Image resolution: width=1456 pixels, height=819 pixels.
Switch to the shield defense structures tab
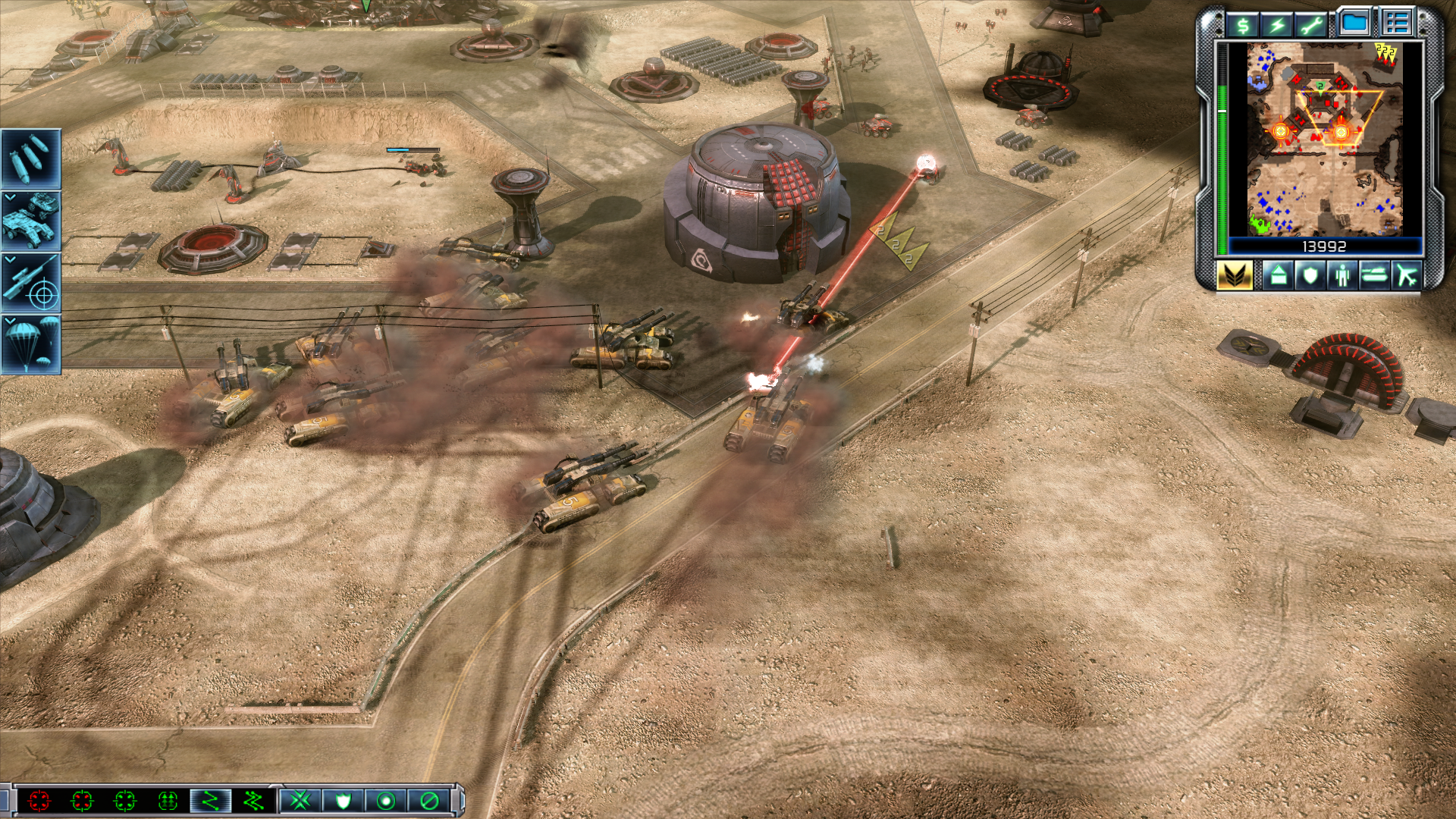1310,275
